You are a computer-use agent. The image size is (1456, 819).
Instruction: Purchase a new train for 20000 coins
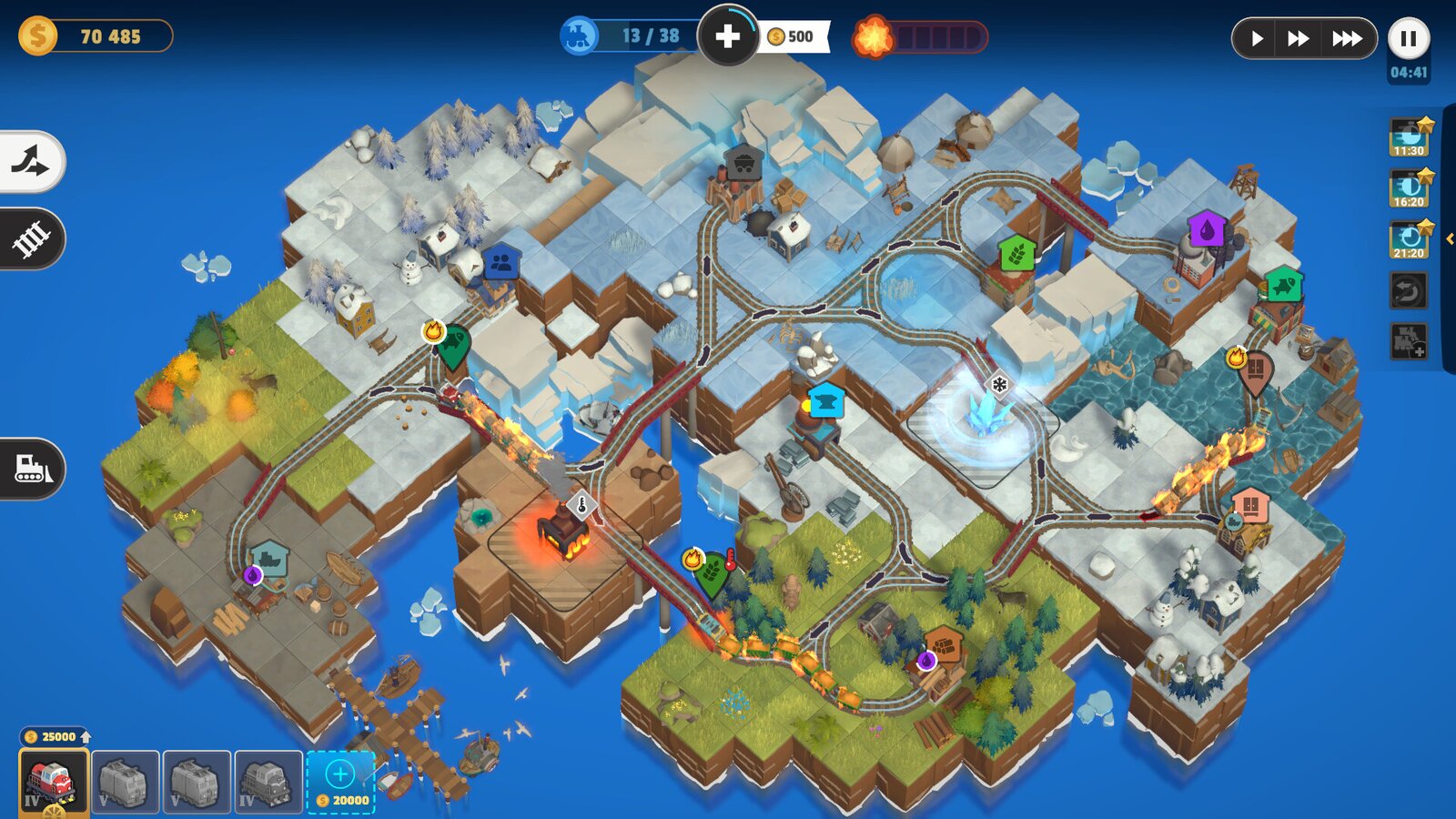point(340,780)
